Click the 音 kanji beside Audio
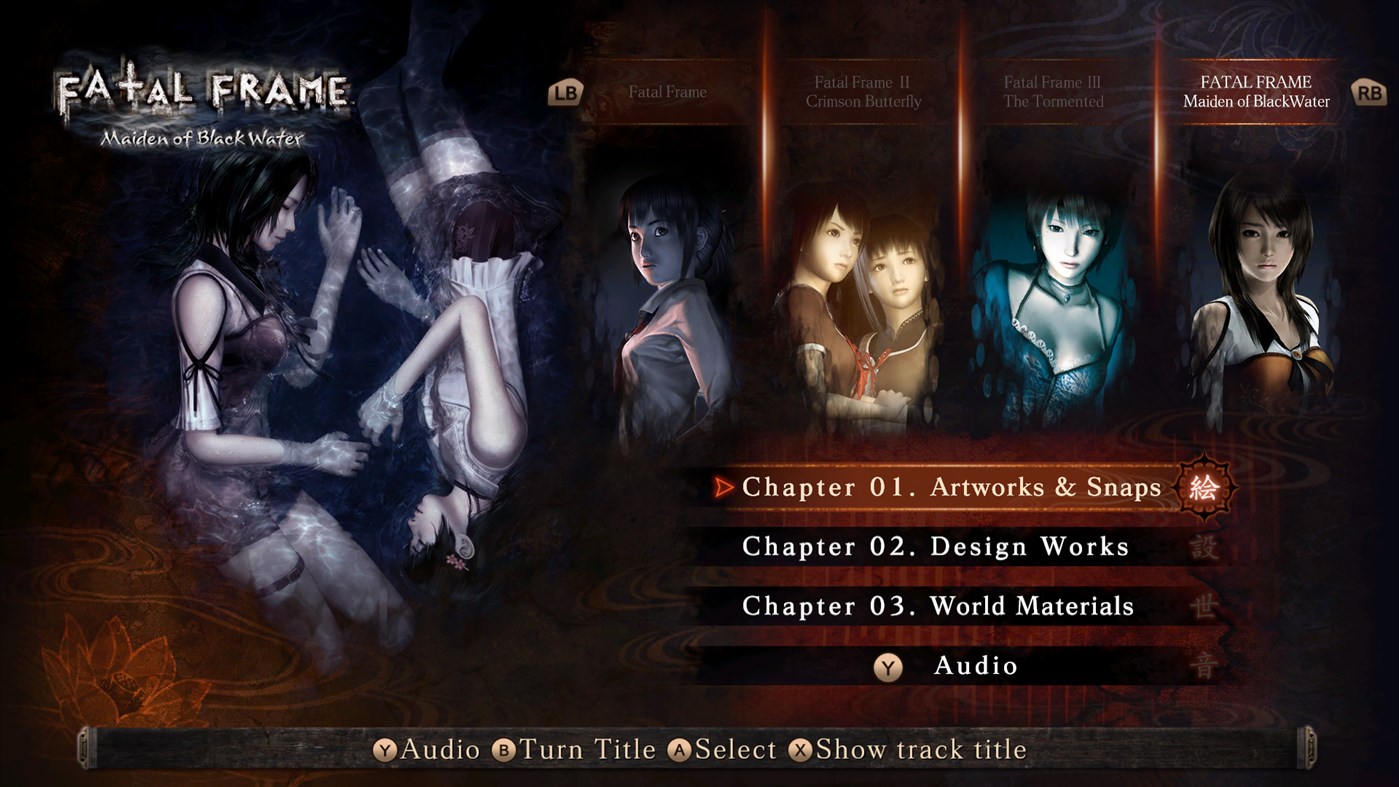 tap(1206, 665)
